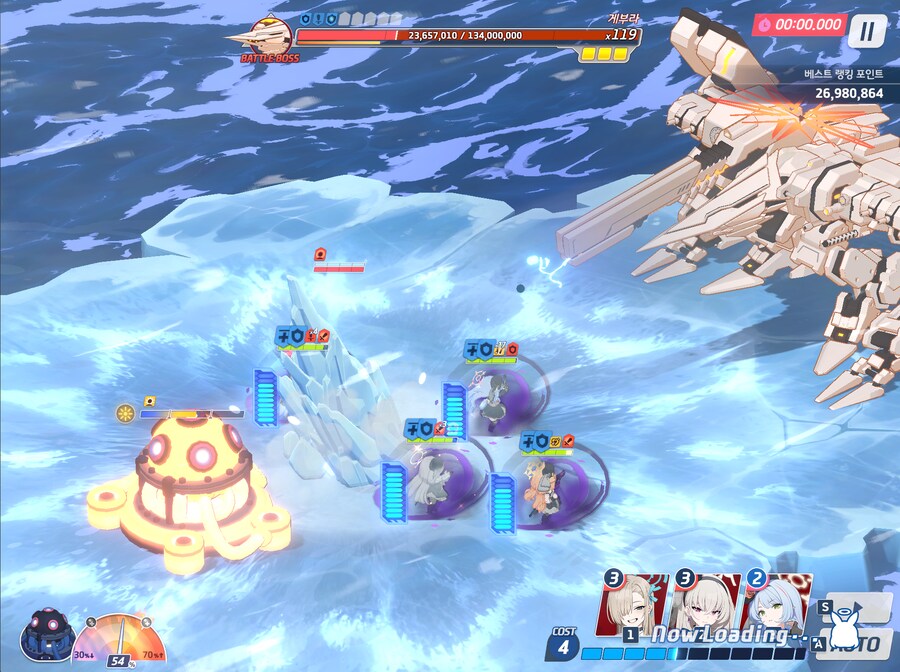Toggle the AUTO battle button
The height and width of the screenshot is (672, 900).
[x=858, y=641]
